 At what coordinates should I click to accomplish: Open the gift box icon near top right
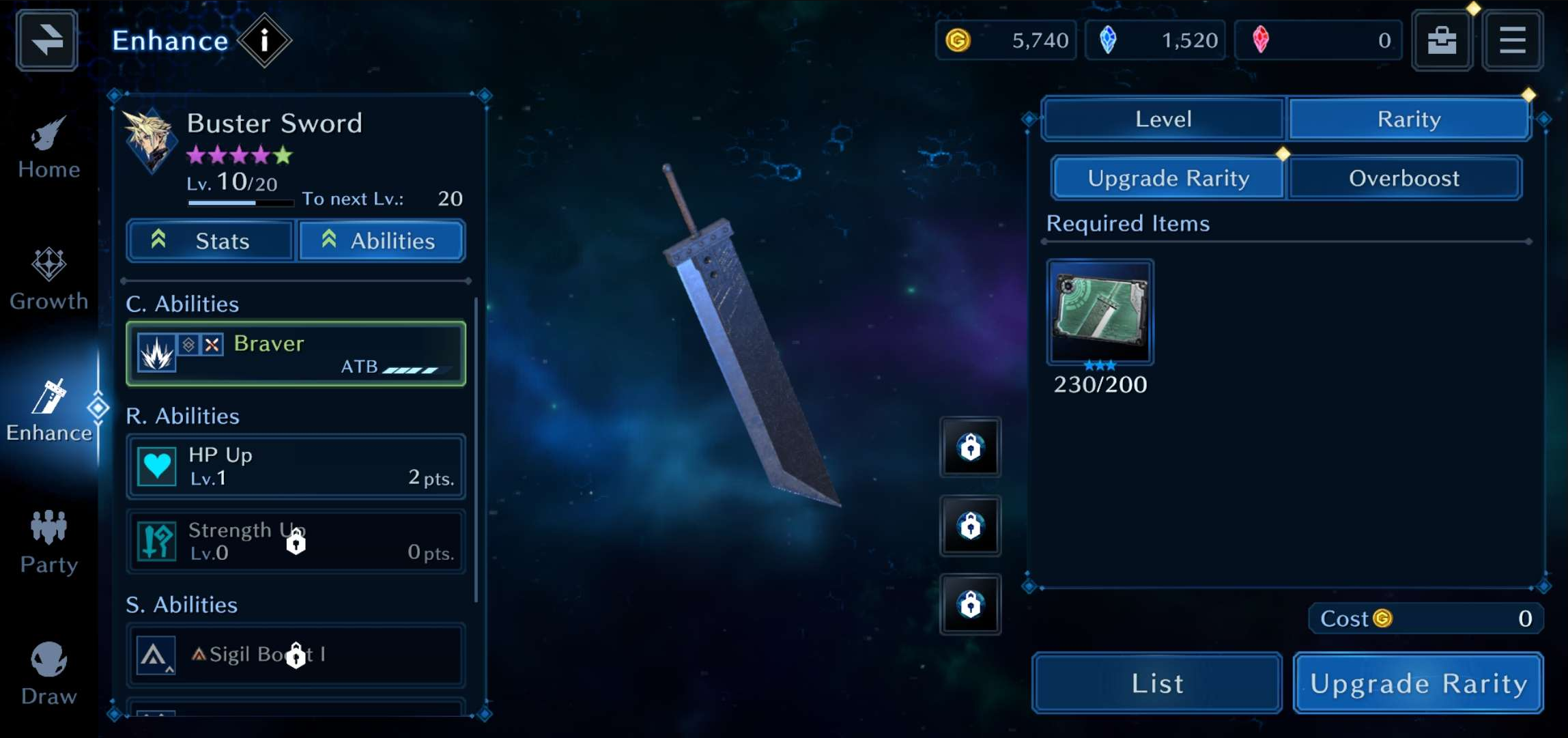[1442, 40]
